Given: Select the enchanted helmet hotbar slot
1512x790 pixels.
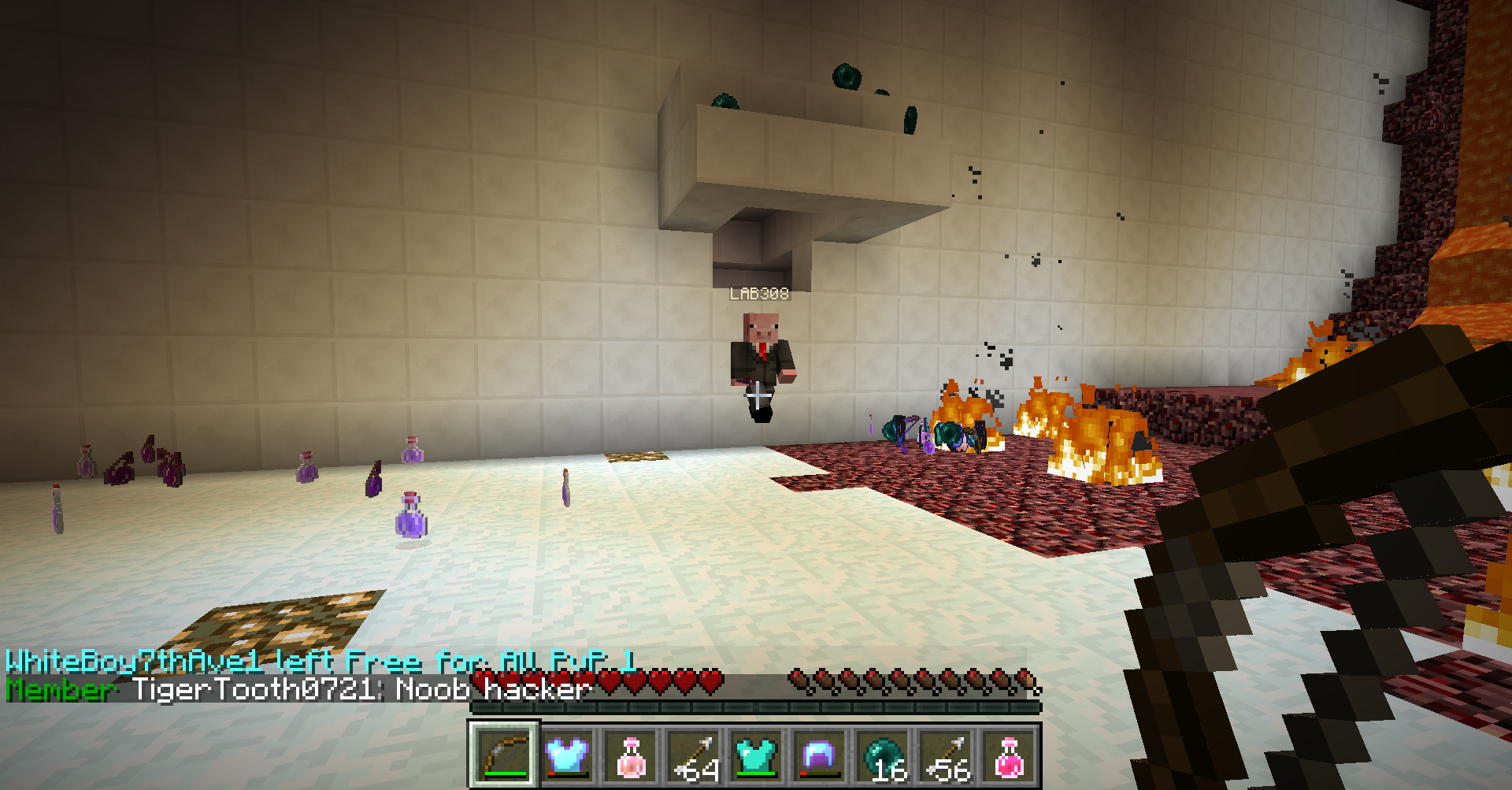Looking at the screenshot, I should coord(820,755).
